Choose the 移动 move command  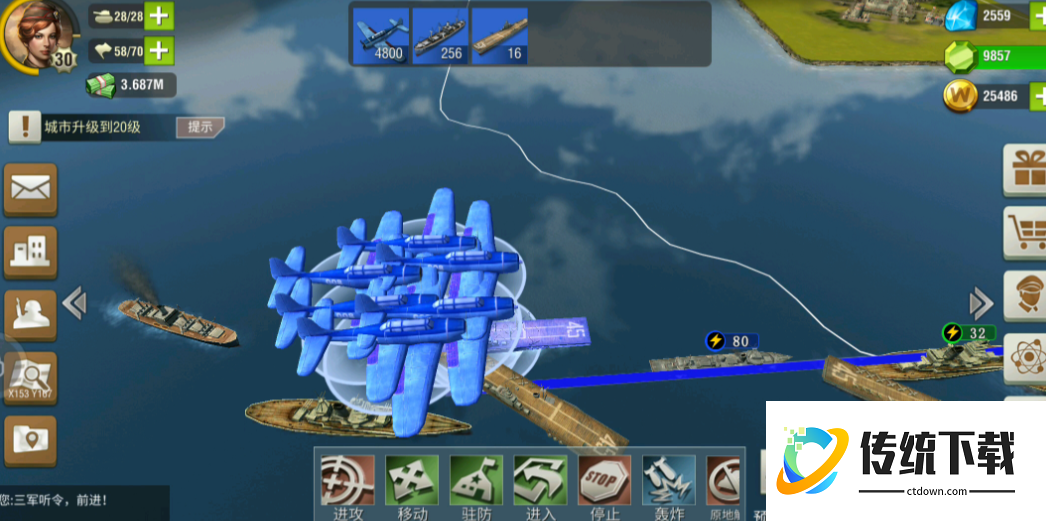pyautogui.click(x=412, y=484)
